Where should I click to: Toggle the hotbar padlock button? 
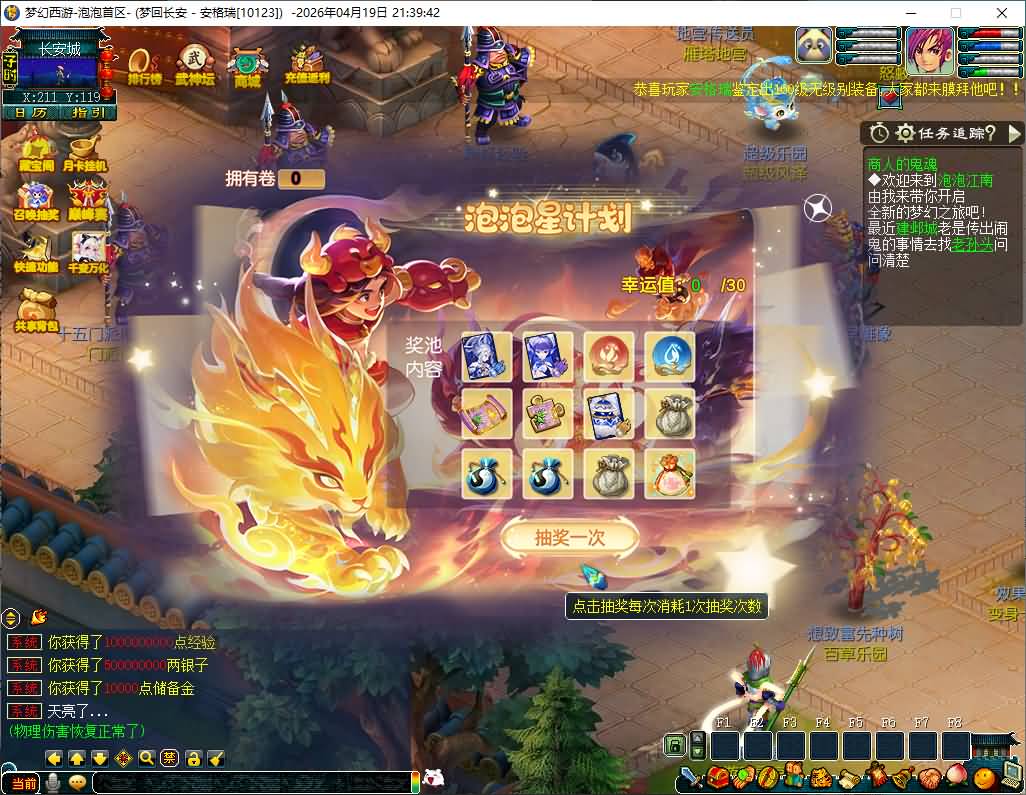click(675, 745)
